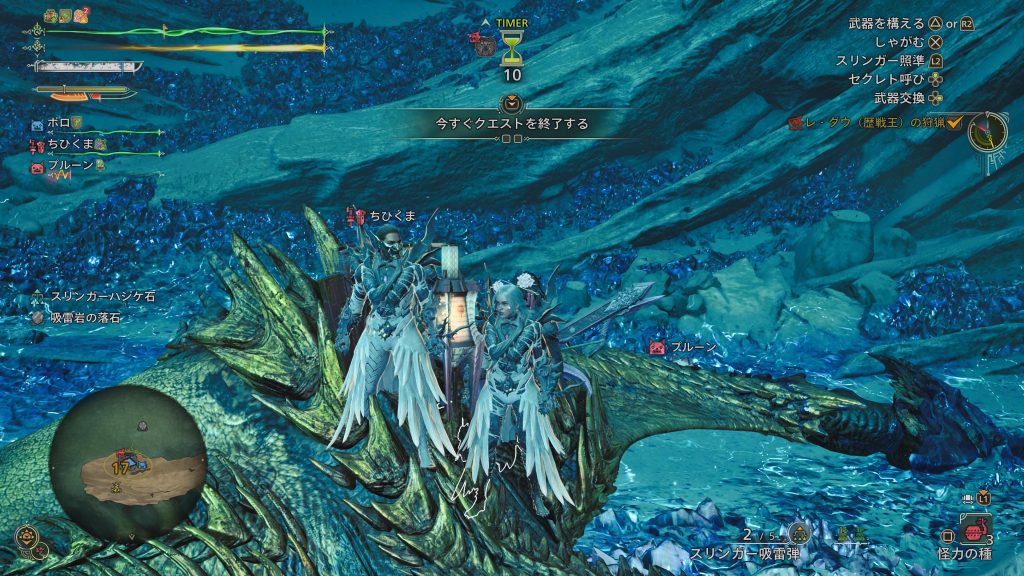Click the monster icon beside the timer
Image resolution: width=1024 pixels, height=576 pixels.
pos(484,43)
